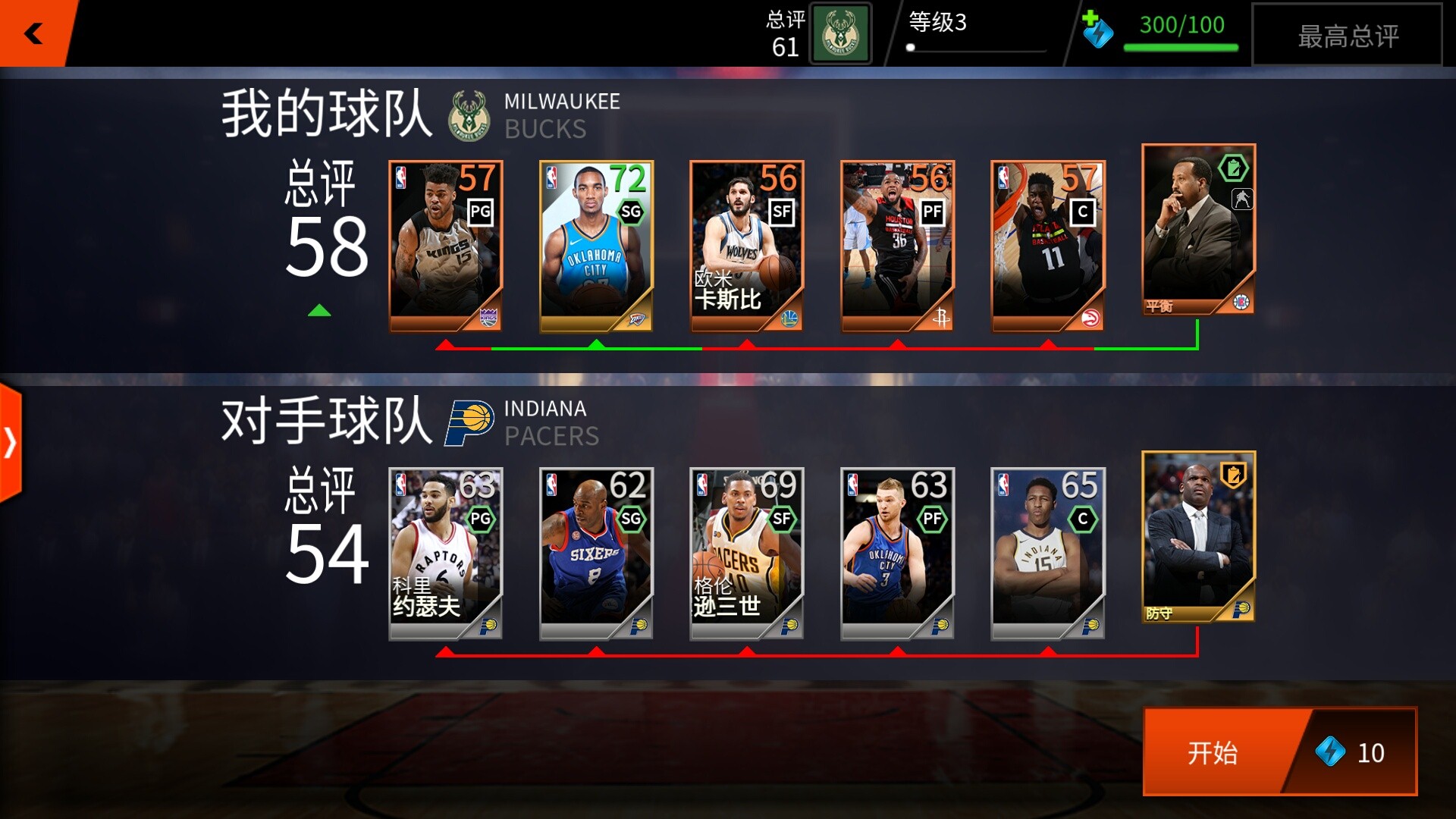The image size is (1456, 819).
Task: Open the Milwaukee Bucks team logo icon
Action: (x=469, y=114)
